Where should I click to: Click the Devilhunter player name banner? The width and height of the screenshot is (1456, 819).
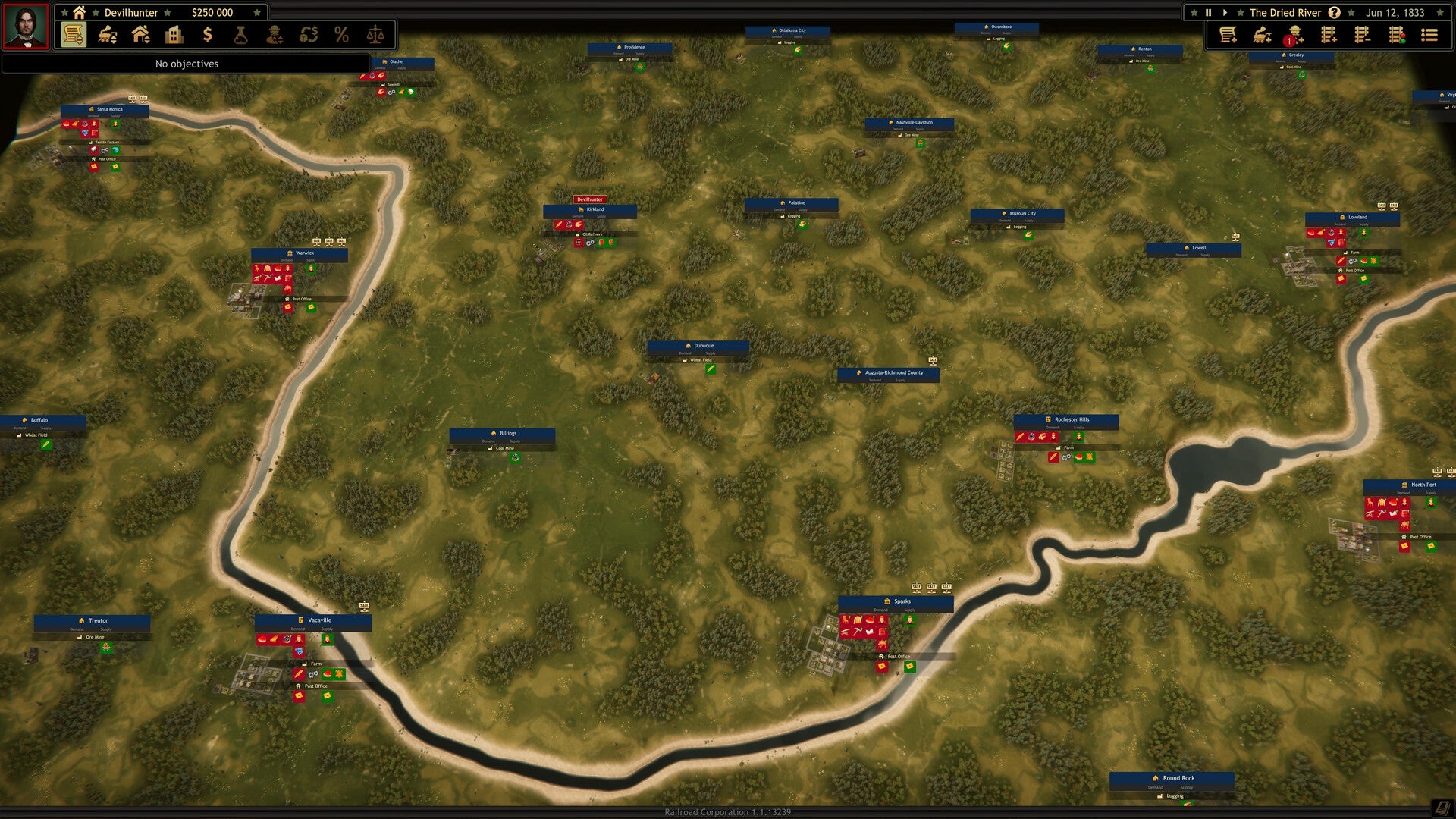click(130, 12)
